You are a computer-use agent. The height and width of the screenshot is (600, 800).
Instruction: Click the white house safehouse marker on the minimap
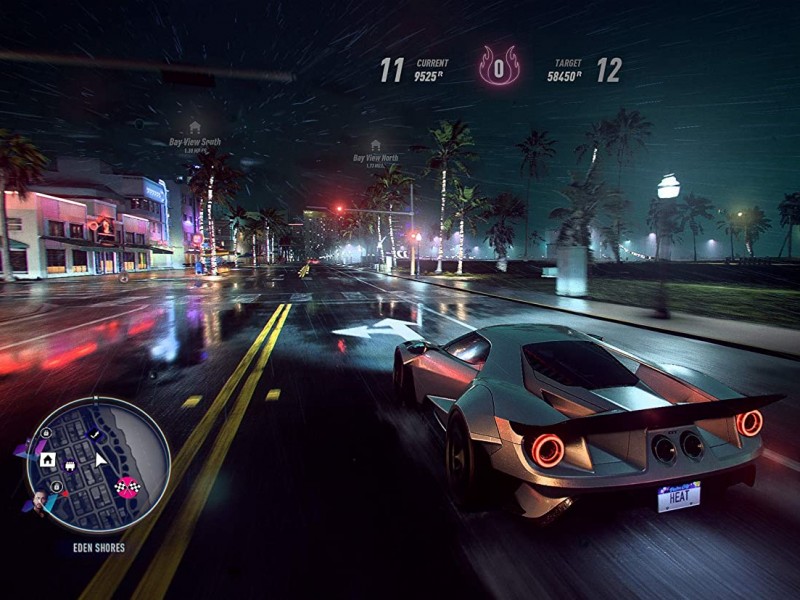pos(48,460)
